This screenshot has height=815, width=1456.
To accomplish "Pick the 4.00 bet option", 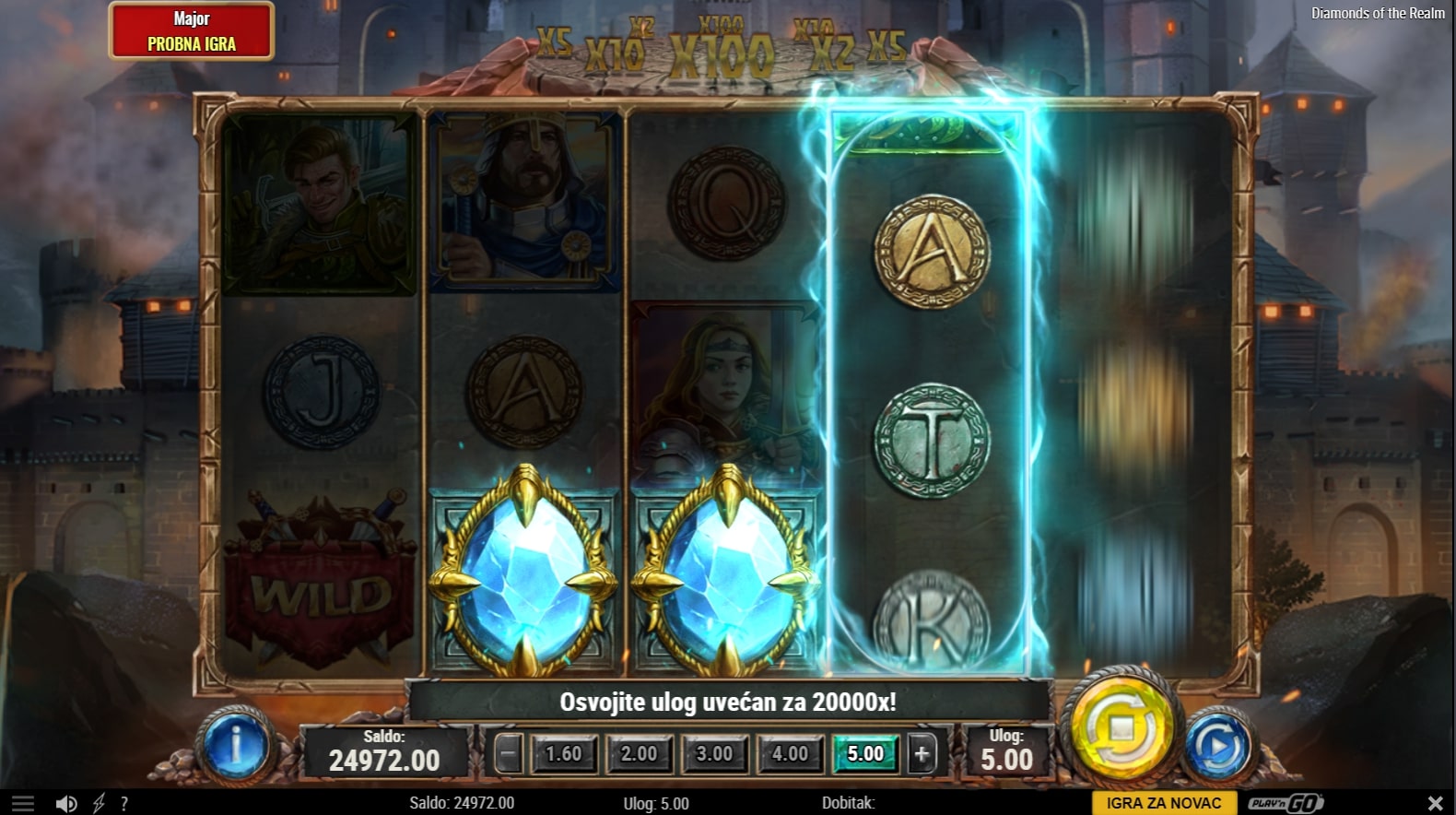I will (790, 754).
